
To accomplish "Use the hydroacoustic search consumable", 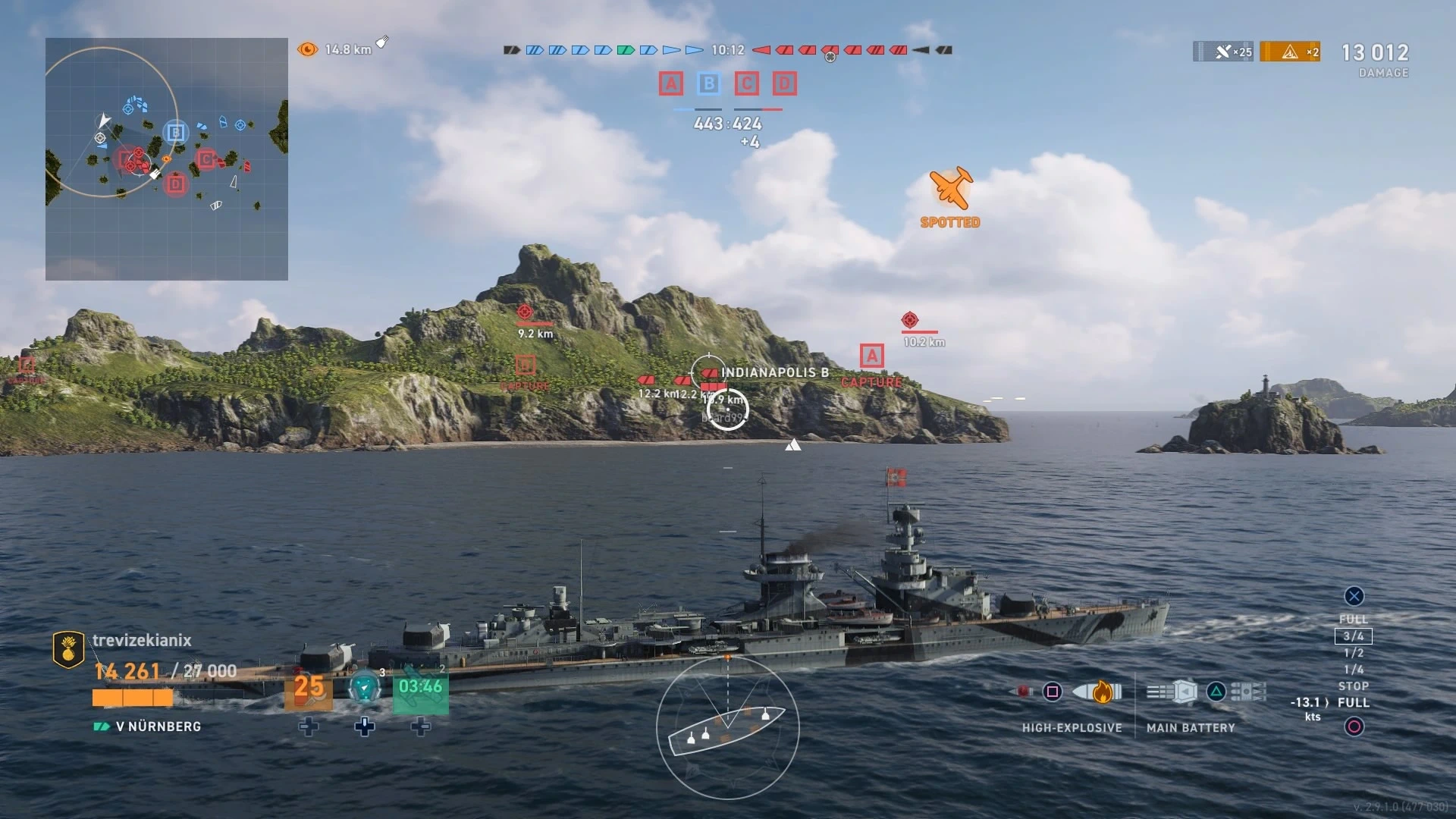I will (365, 689).
